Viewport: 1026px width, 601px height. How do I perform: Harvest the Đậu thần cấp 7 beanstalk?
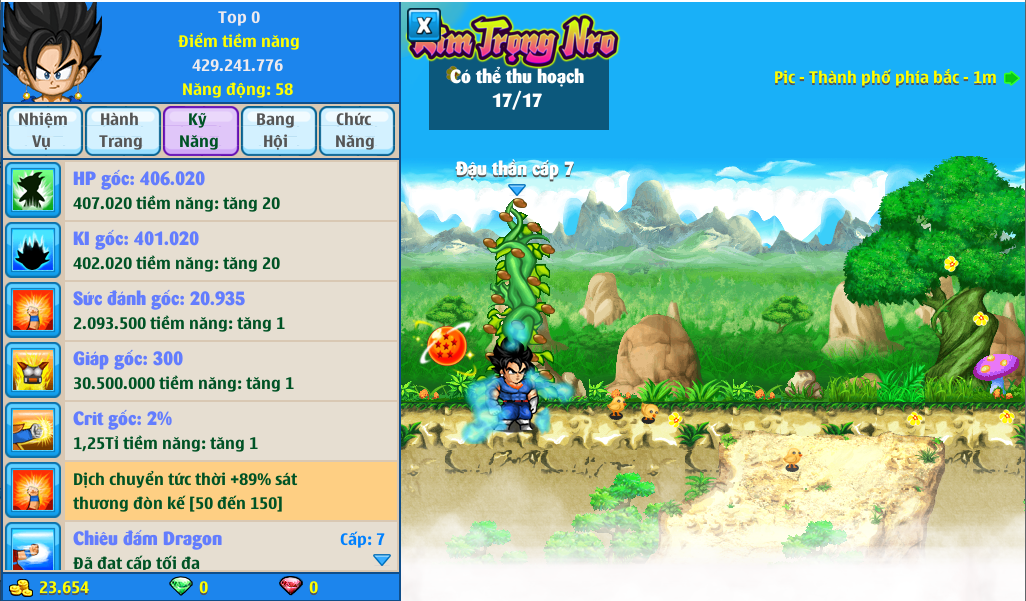click(x=517, y=270)
